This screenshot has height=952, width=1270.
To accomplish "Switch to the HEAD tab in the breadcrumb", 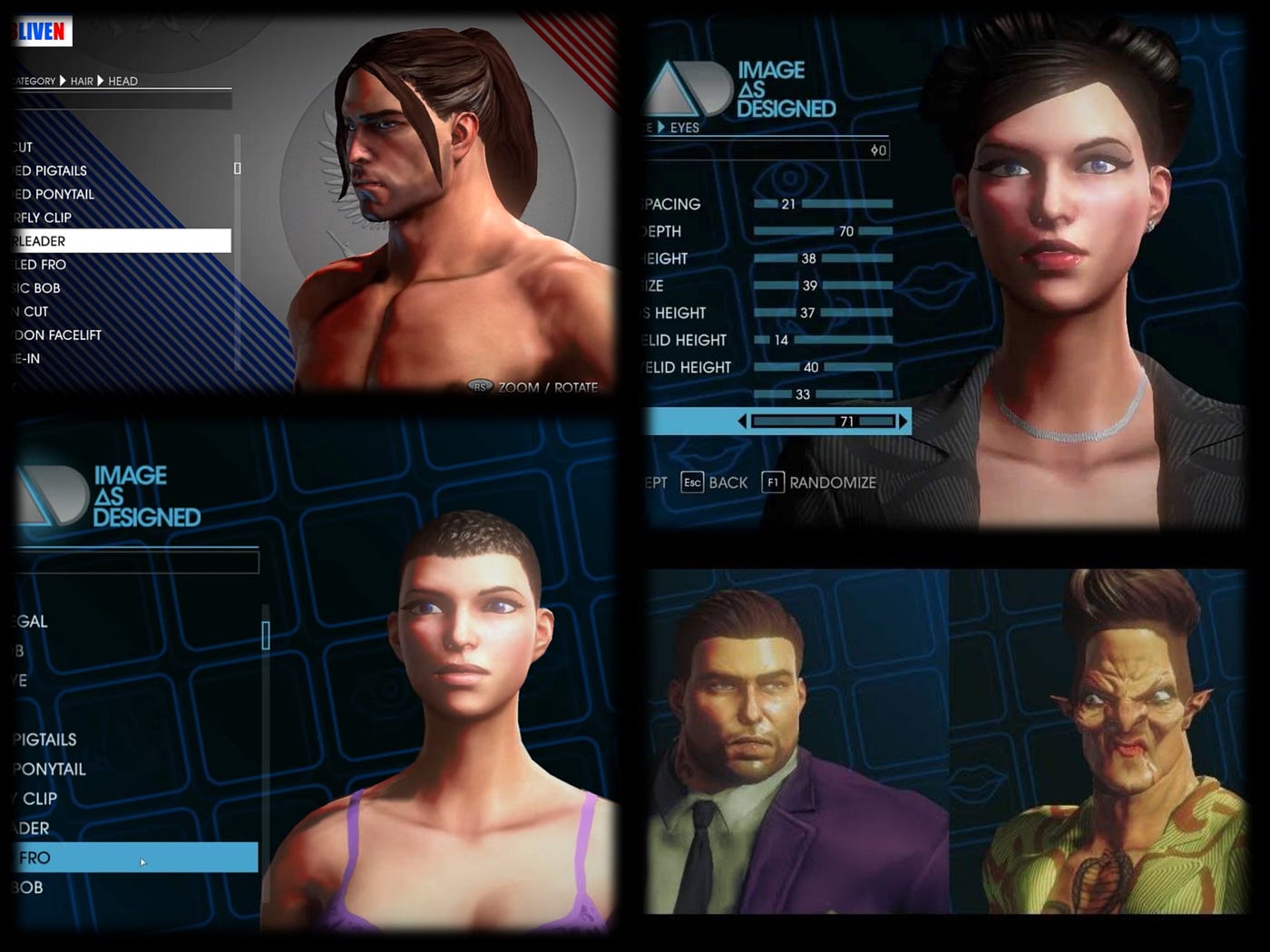I will 124,81.
